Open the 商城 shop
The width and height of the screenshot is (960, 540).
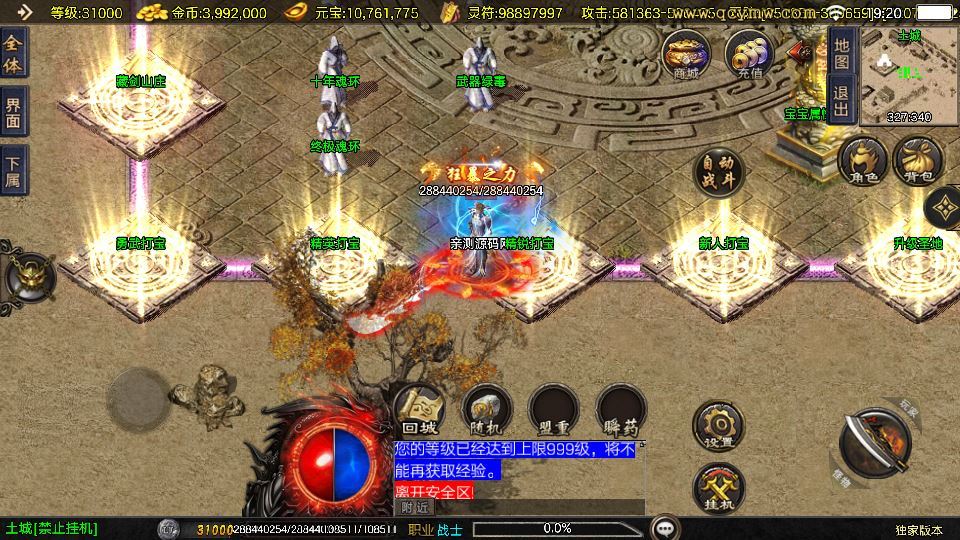pyautogui.click(x=686, y=54)
